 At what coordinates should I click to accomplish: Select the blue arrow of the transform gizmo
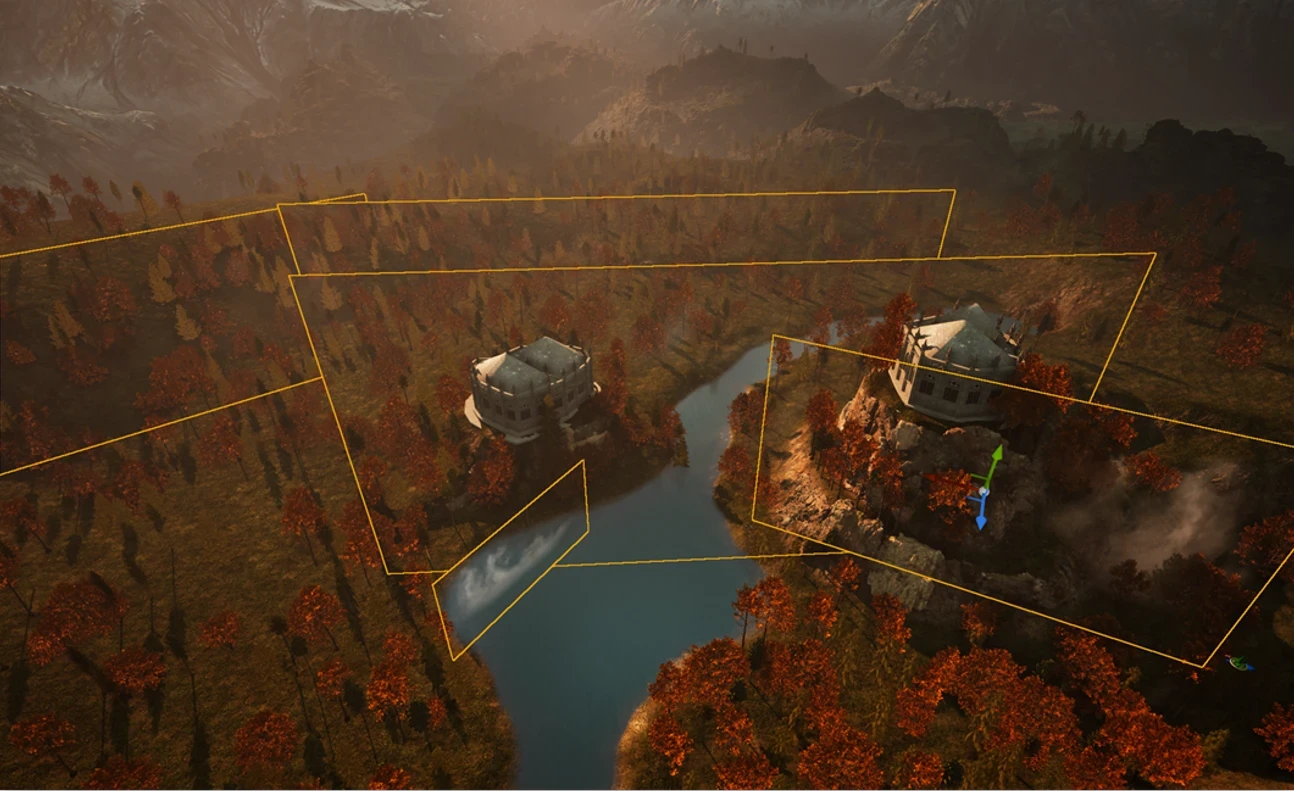coord(981,518)
